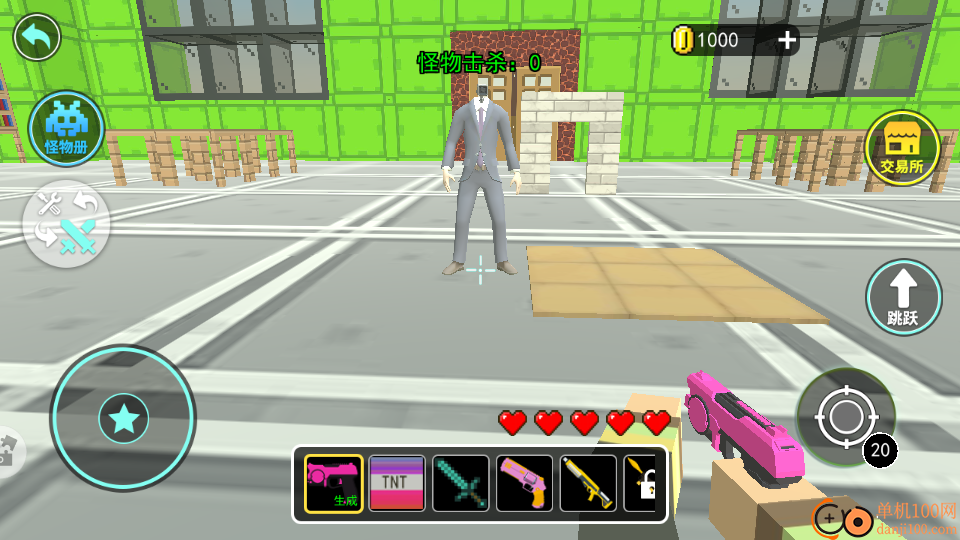Screen dimensions: 960x540
Task: Open the puzzle piece icon at screen edge
Action: [x=8, y=451]
